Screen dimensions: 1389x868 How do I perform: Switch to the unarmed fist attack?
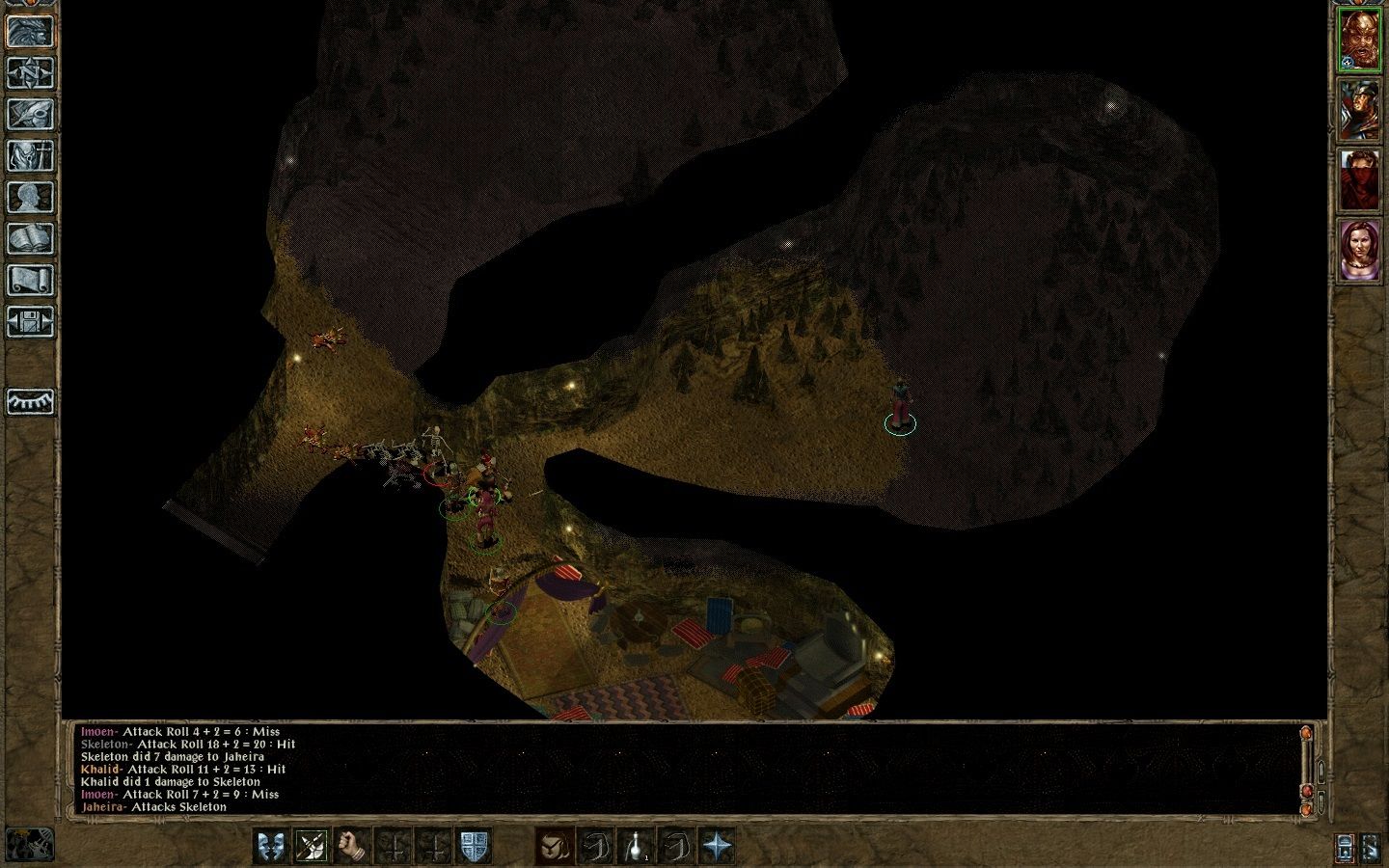351,844
